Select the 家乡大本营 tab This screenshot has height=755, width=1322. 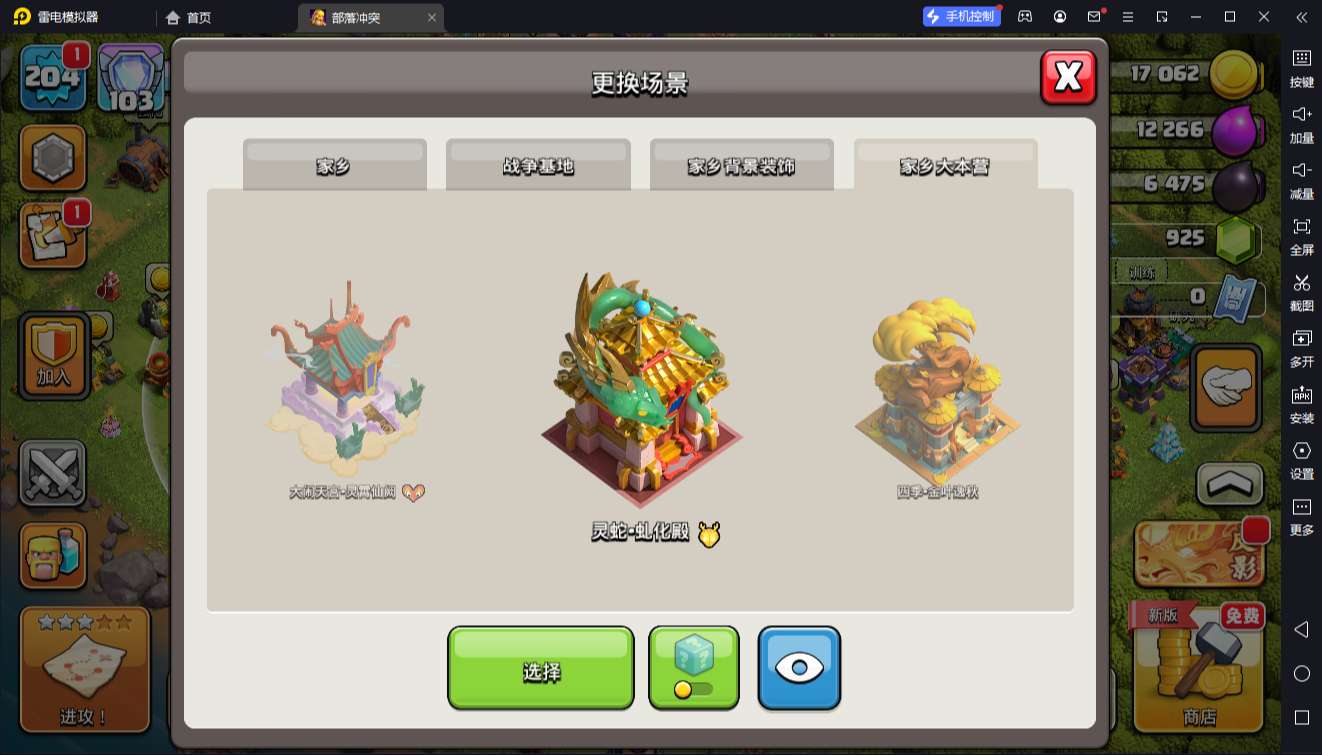coord(945,165)
